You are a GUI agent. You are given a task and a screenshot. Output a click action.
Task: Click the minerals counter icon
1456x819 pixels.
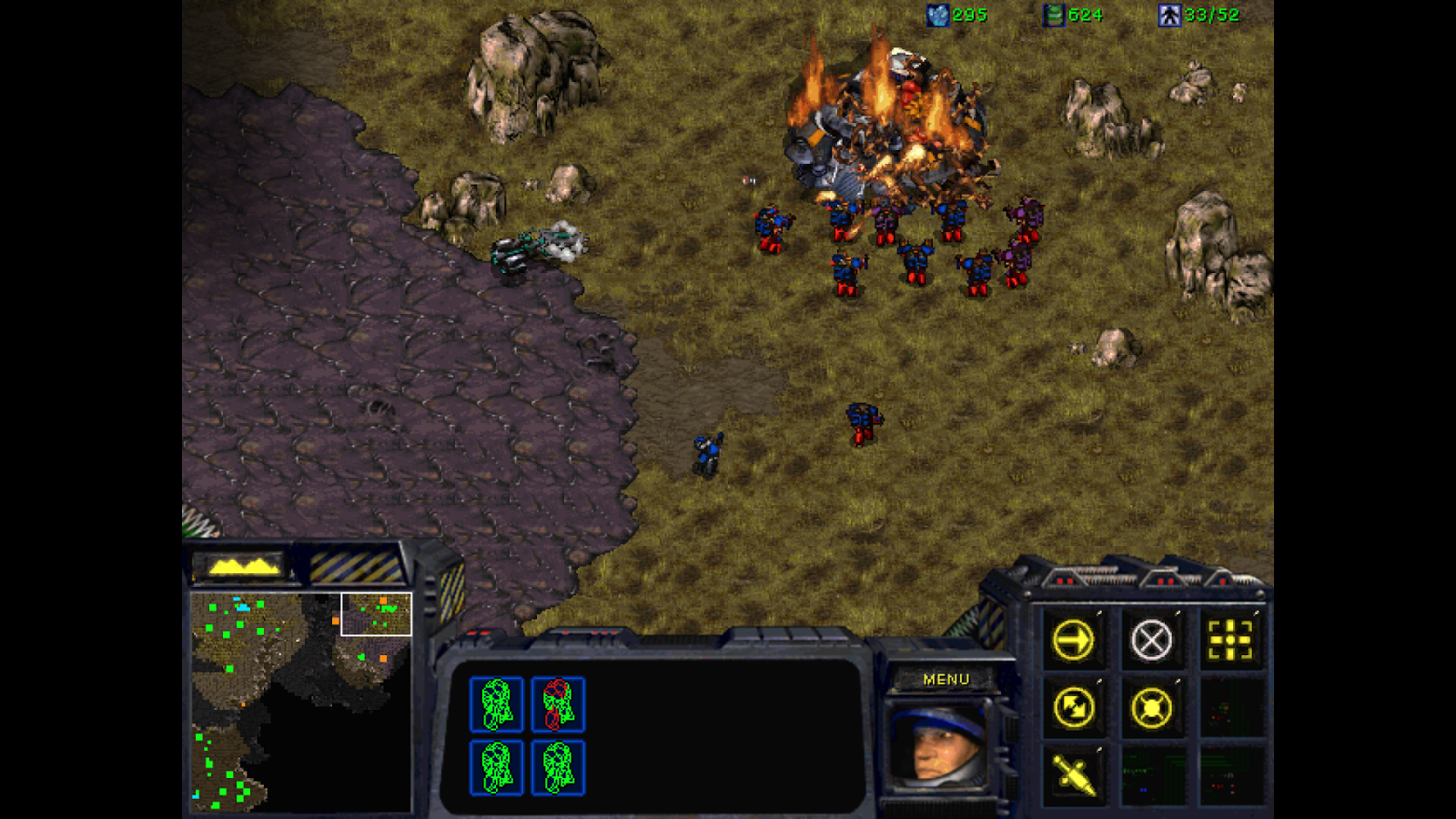[937, 14]
